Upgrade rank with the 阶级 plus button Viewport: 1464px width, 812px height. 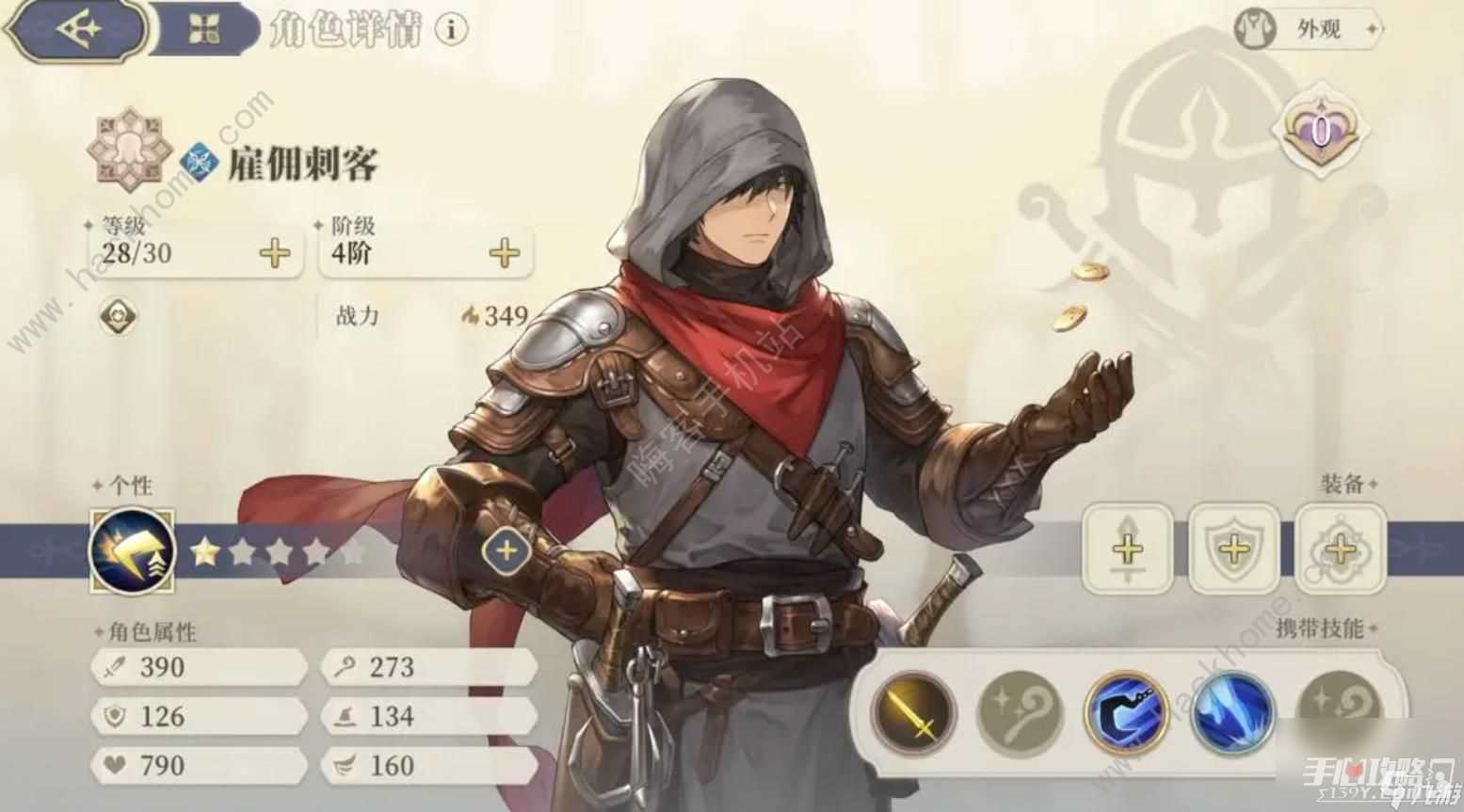click(505, 253)
